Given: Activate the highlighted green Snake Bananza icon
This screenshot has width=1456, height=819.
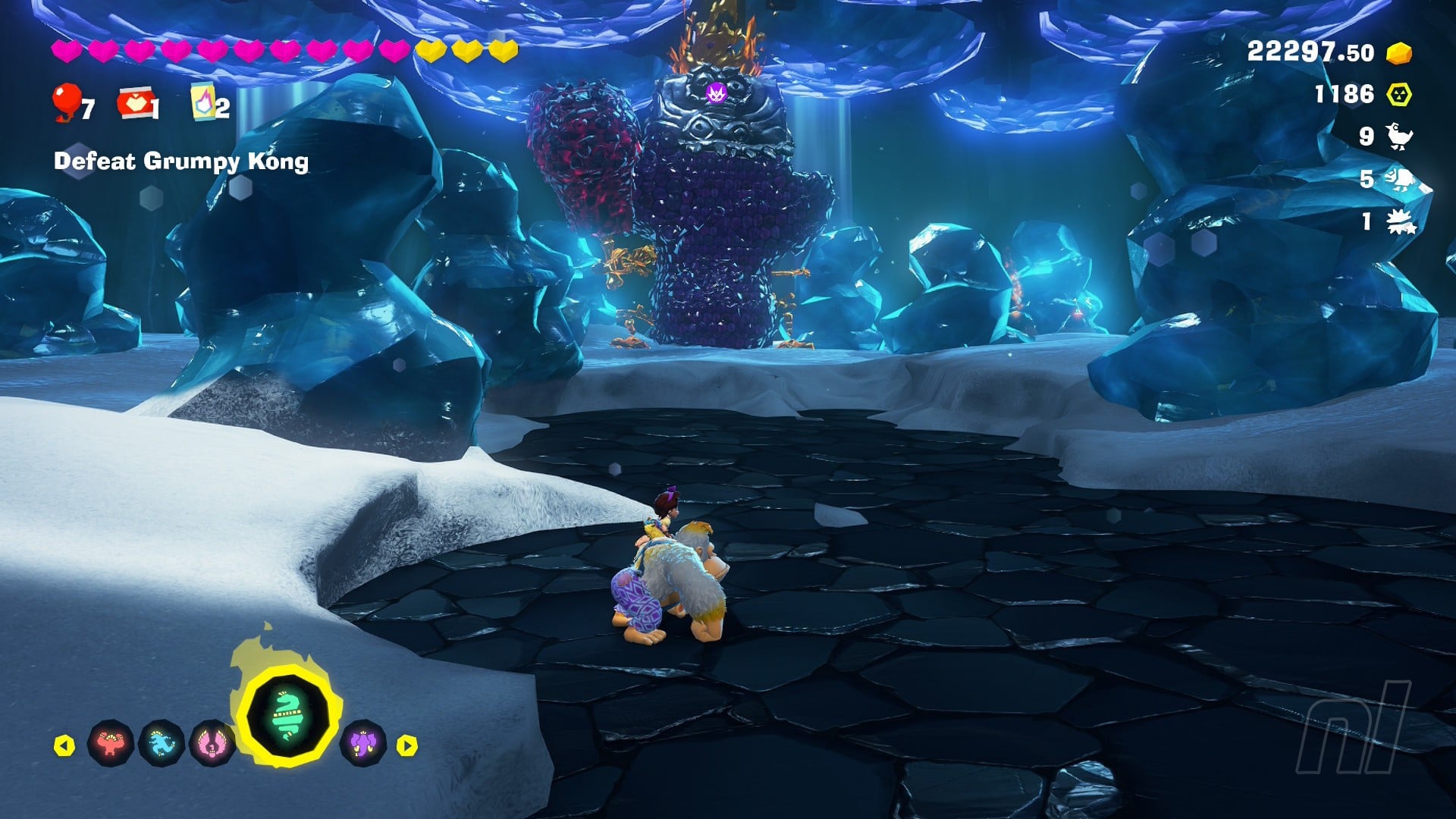Looking at the screenshot, I should click(287, 717).
